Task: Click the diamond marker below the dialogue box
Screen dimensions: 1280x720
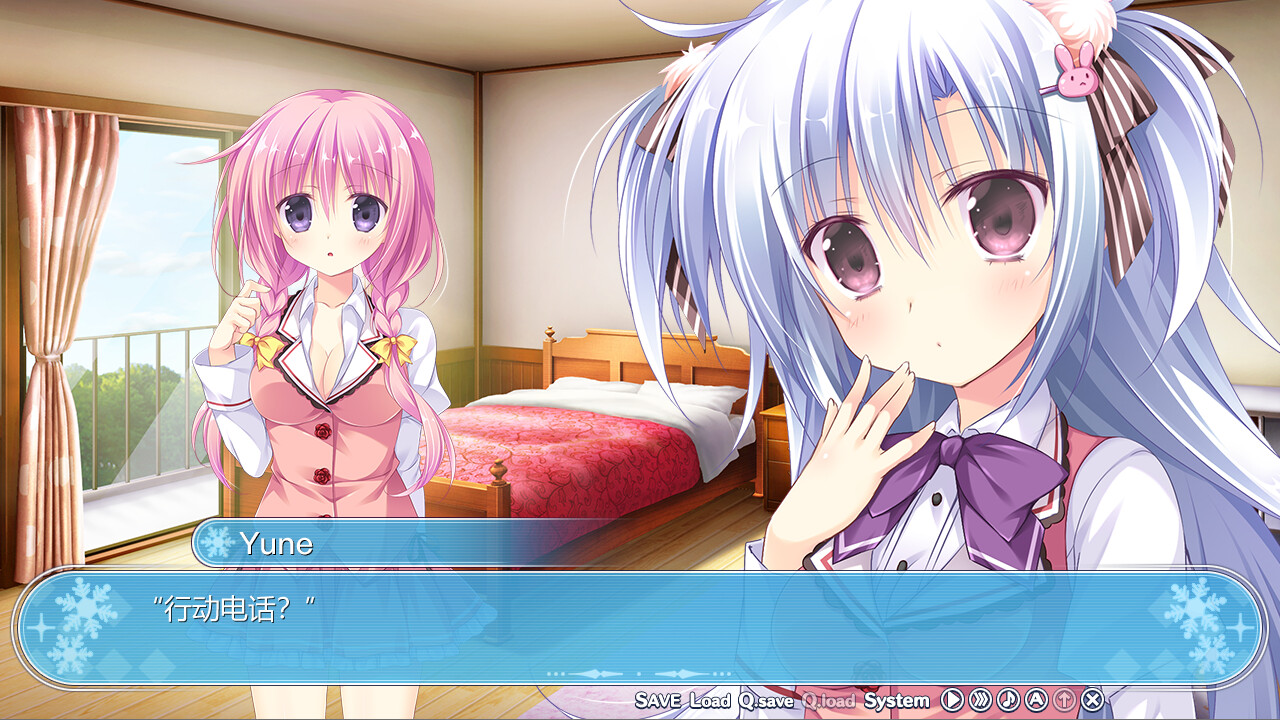Action: point(640,673)
